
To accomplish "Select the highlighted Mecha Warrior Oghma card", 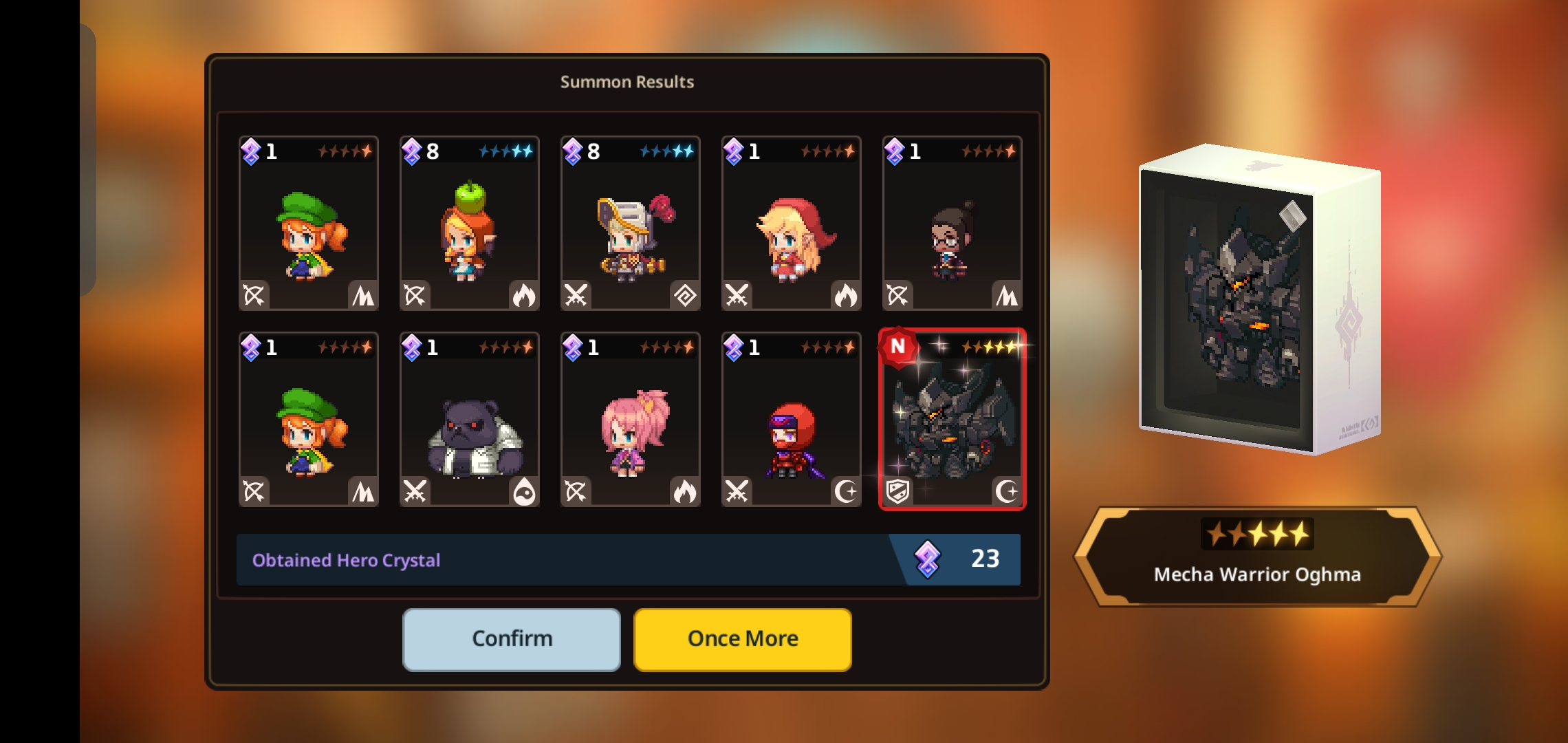I will [952, 420].
